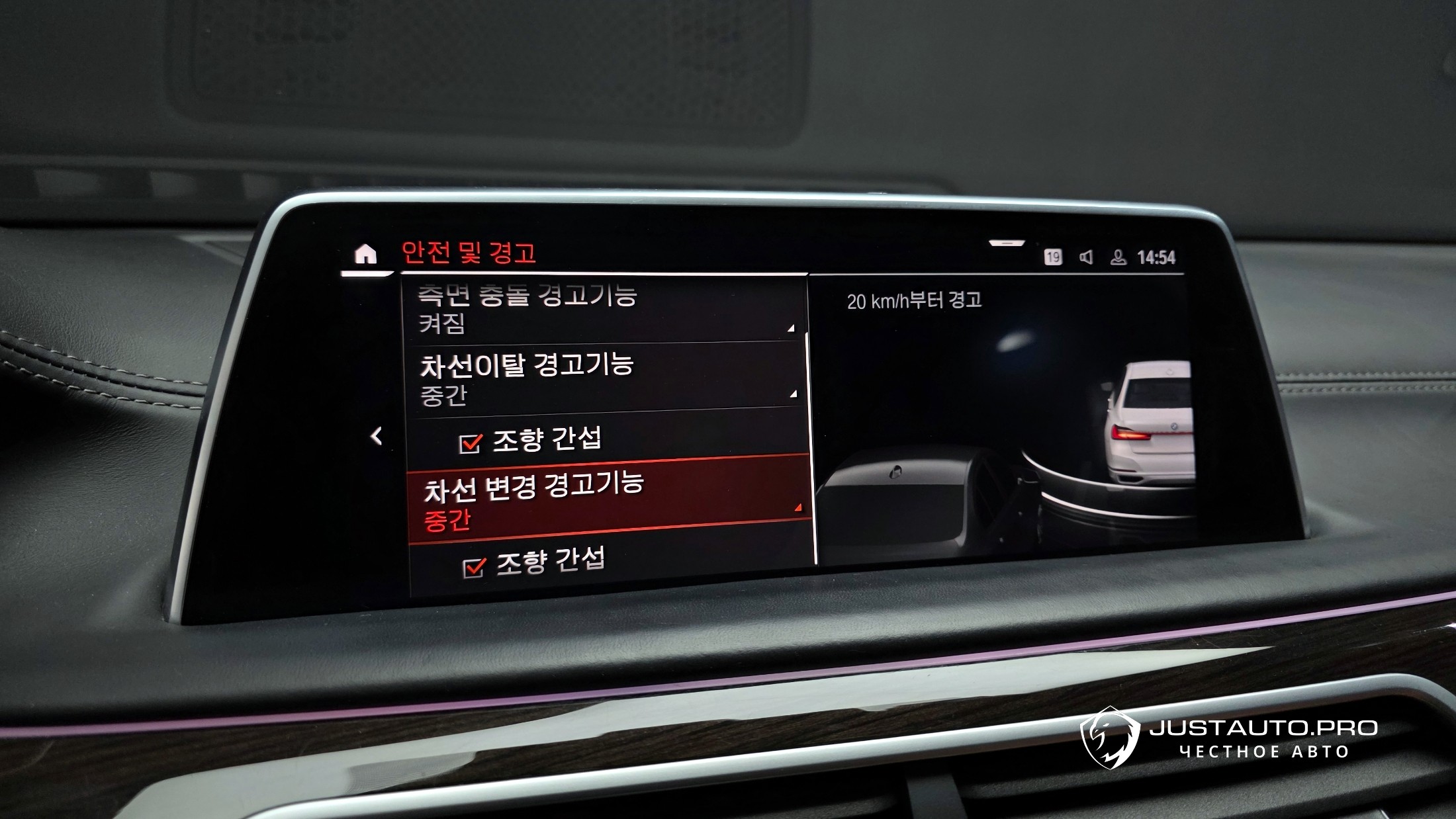
Task: Pull down the top status bar handle
Action: click(1007, 243)
